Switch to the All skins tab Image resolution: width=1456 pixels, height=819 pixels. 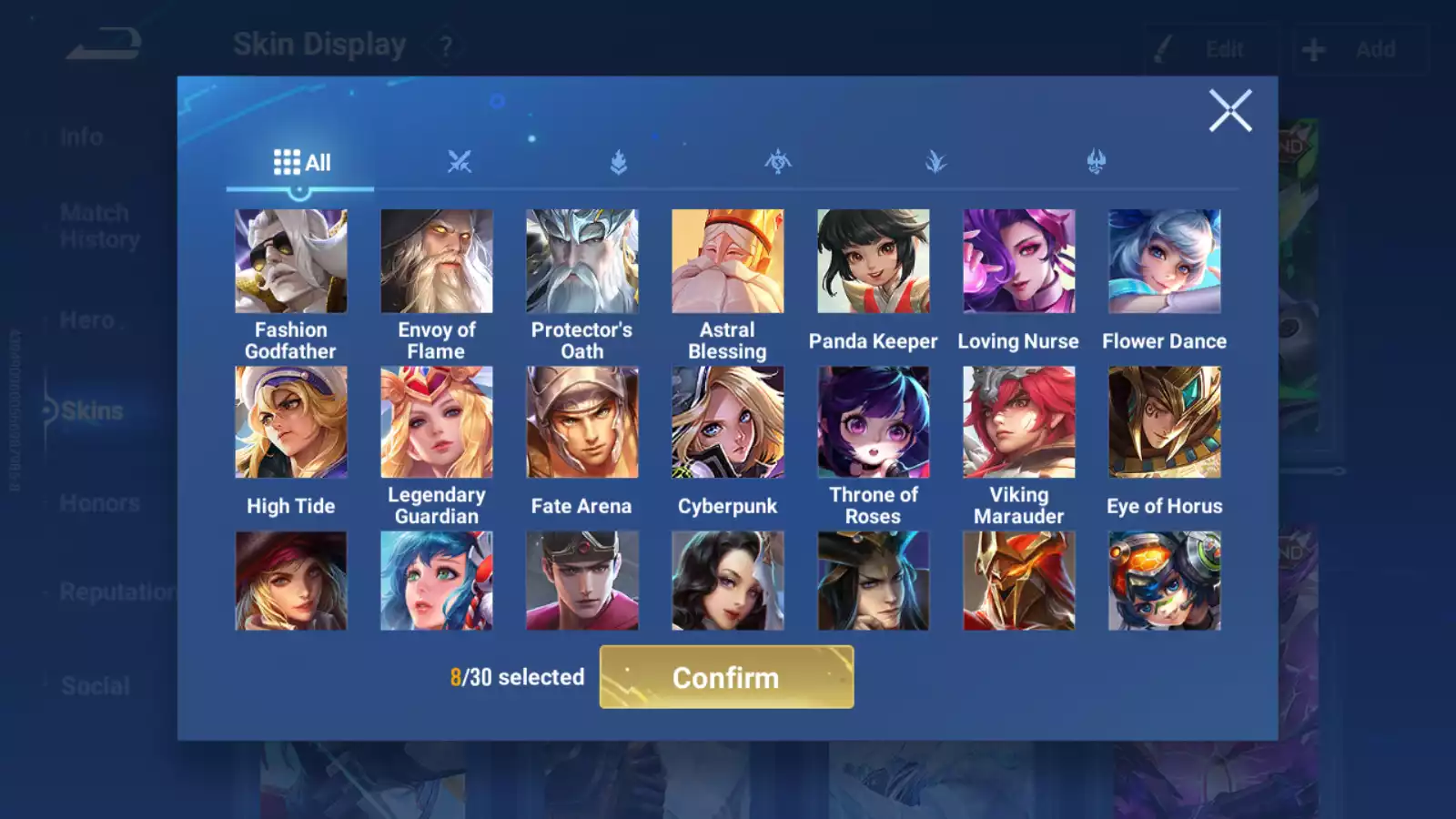(302, 161)
